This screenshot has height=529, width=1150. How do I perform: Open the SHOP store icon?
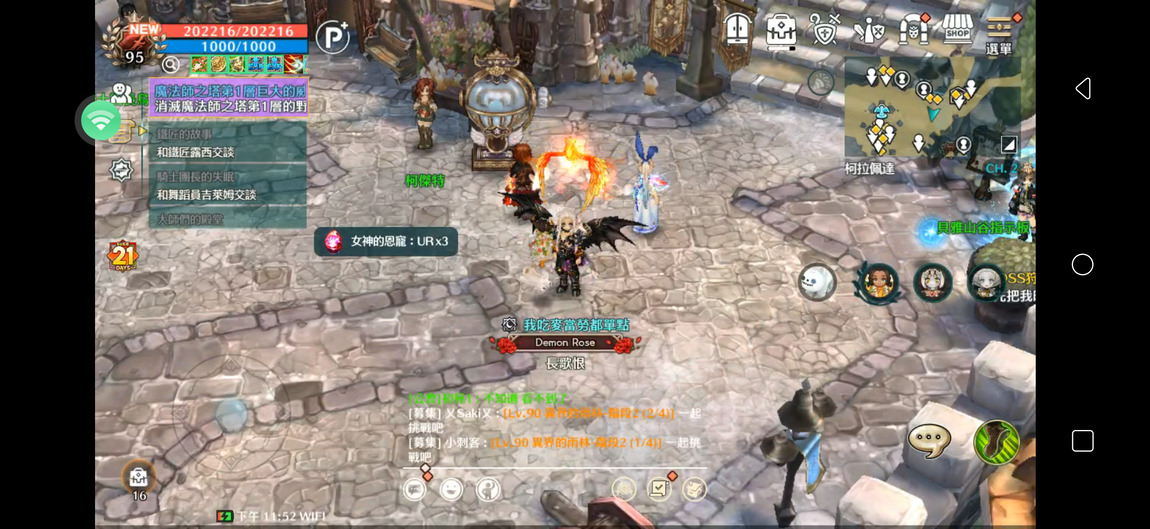(957, 29)
